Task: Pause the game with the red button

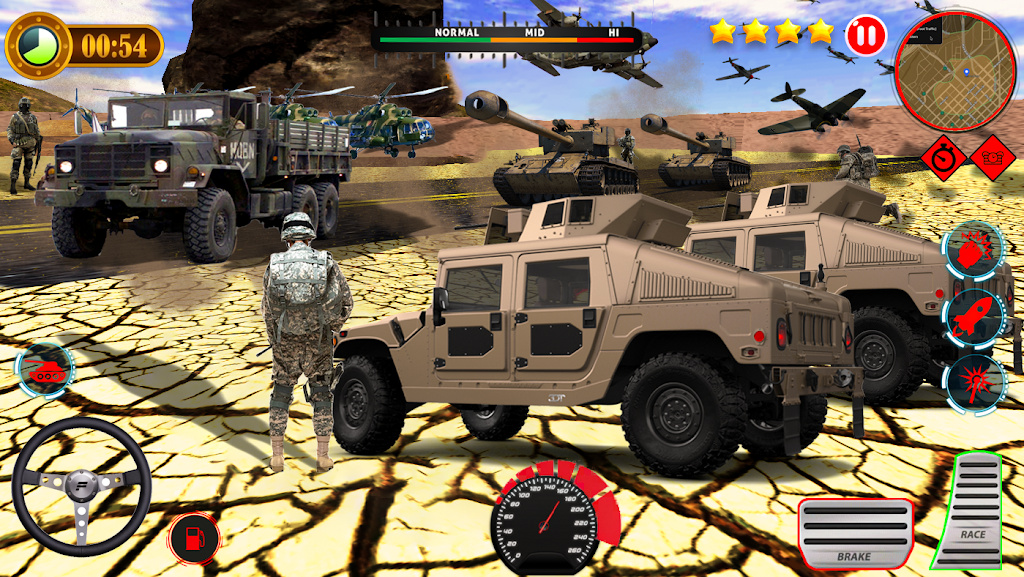Action: point(866,35)
